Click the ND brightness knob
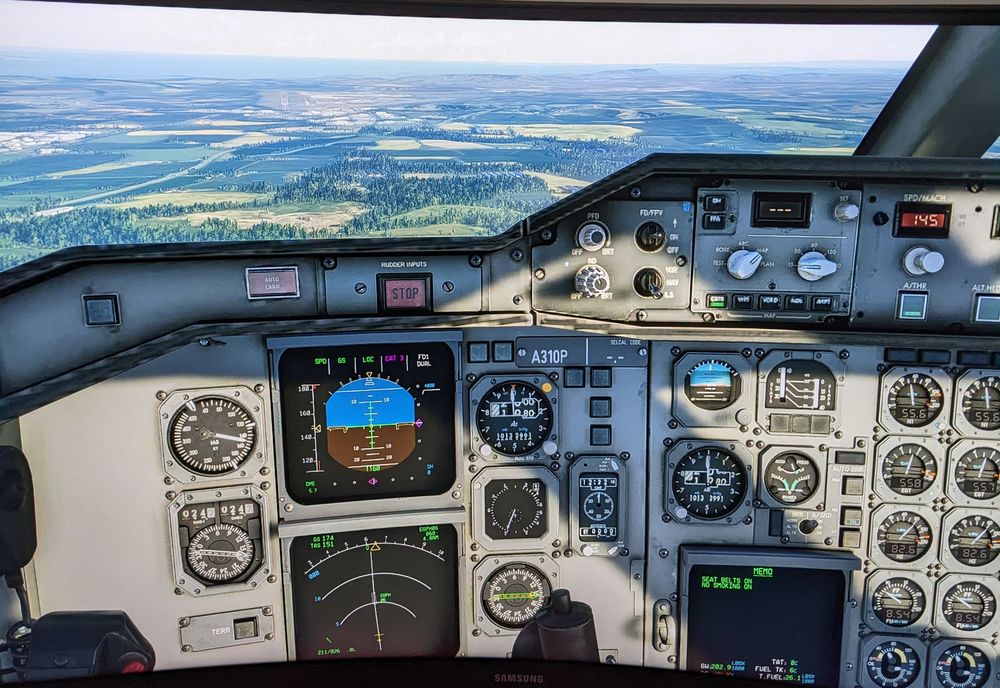Image resolution: width=1000 pixels, height=688 pixels. (x=592, y=280)
